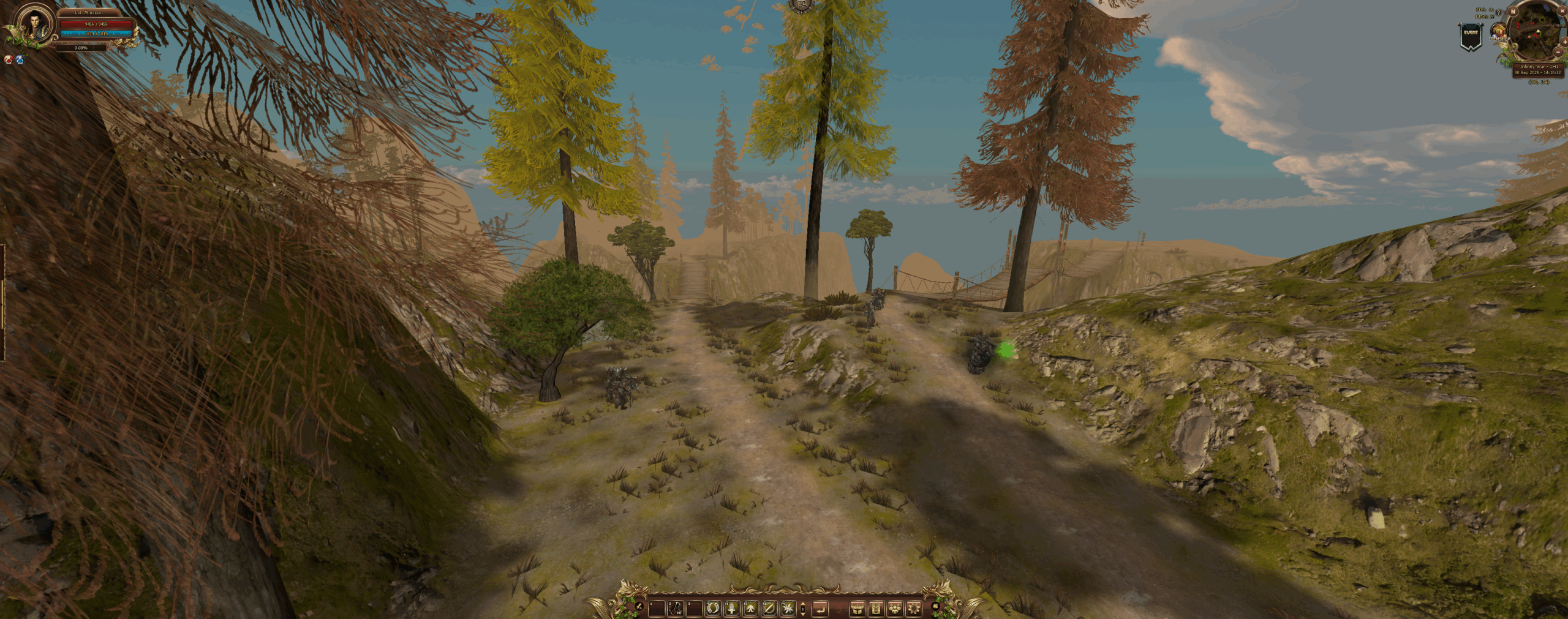Open the gear settings menu
Image resolution: width=1568 pixels, height=619 pixels.
coord(914,609)
